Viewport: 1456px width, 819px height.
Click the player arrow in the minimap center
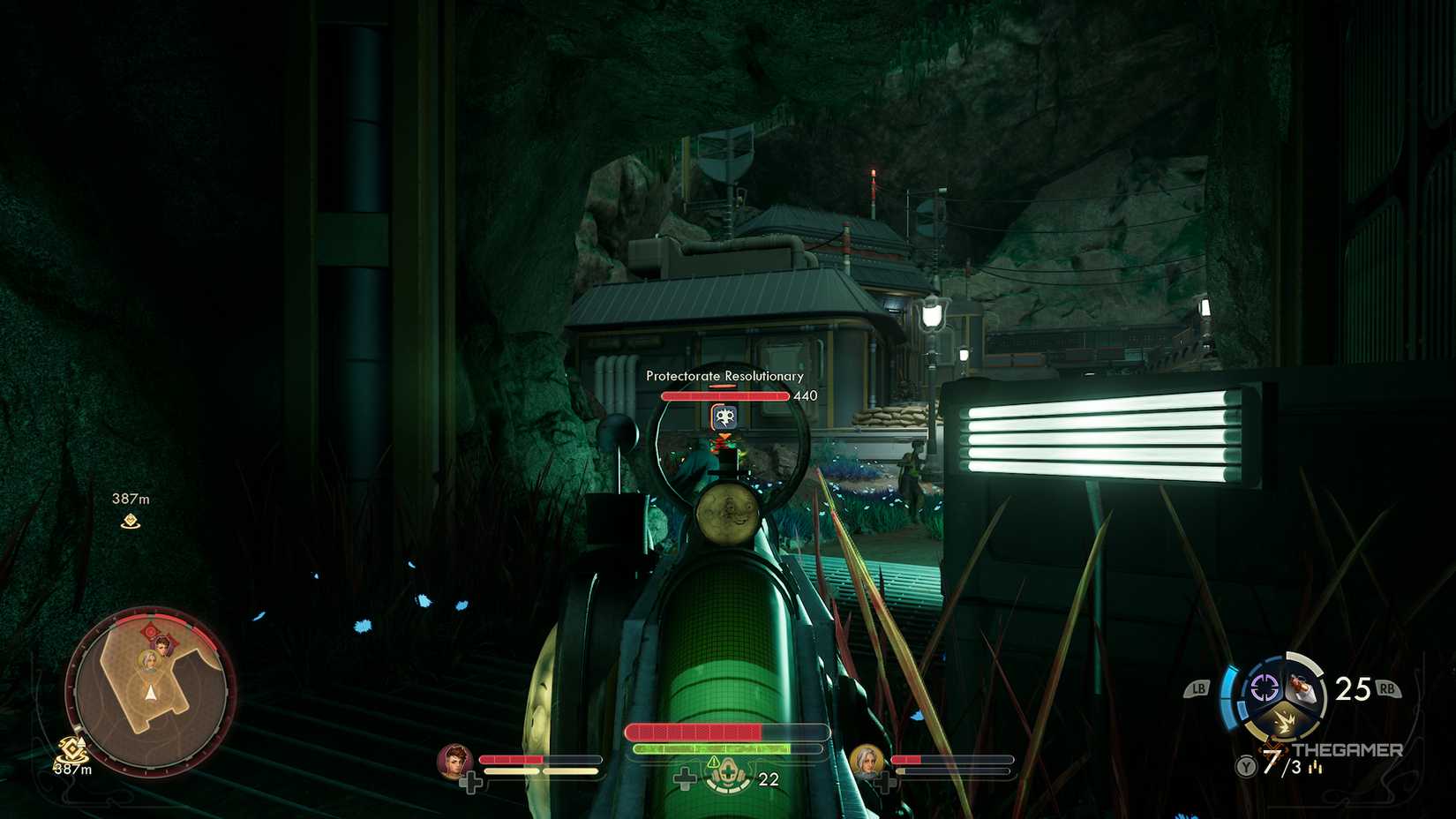click(x=151, y=694)
